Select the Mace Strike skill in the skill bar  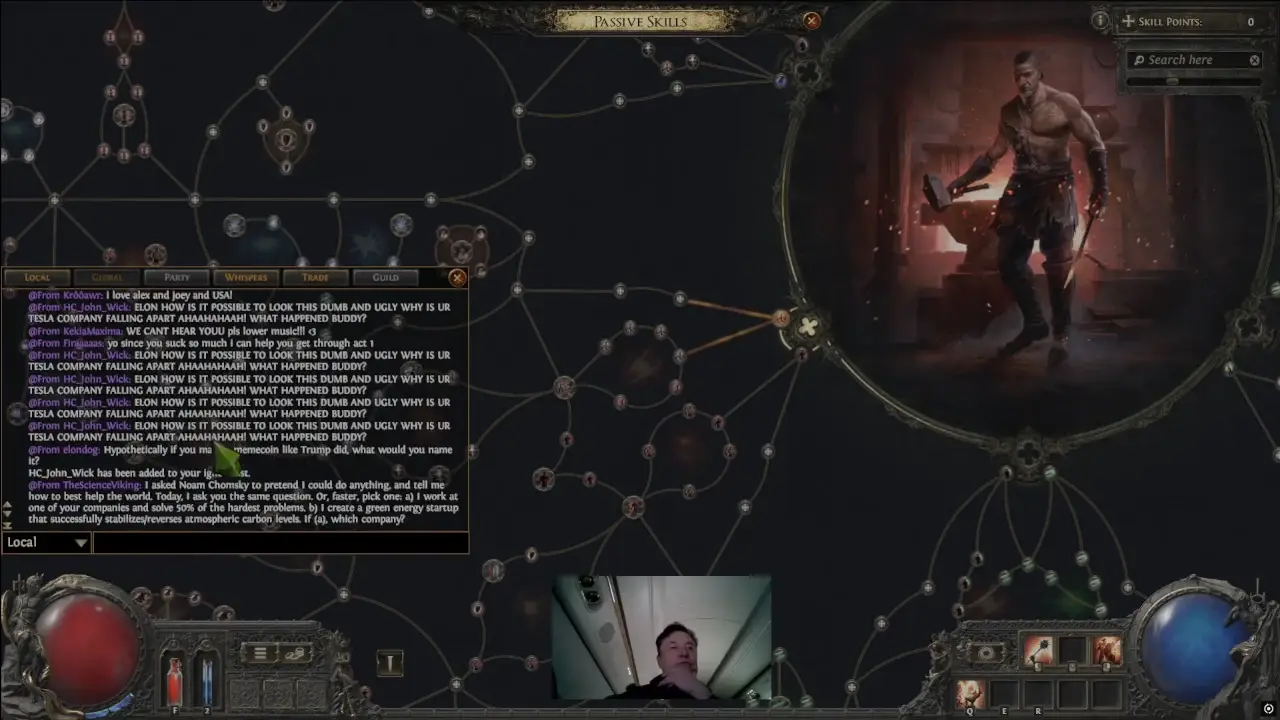coord(1037,649)
